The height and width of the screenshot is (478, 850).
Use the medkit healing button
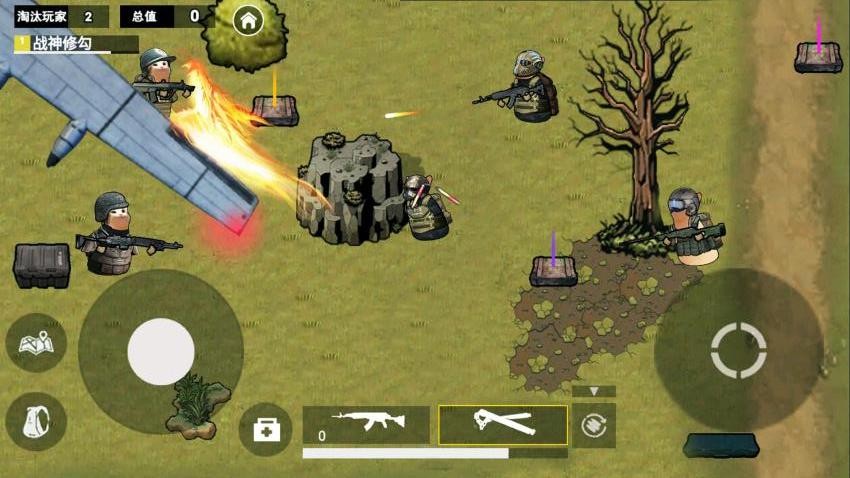pos(266,429)
